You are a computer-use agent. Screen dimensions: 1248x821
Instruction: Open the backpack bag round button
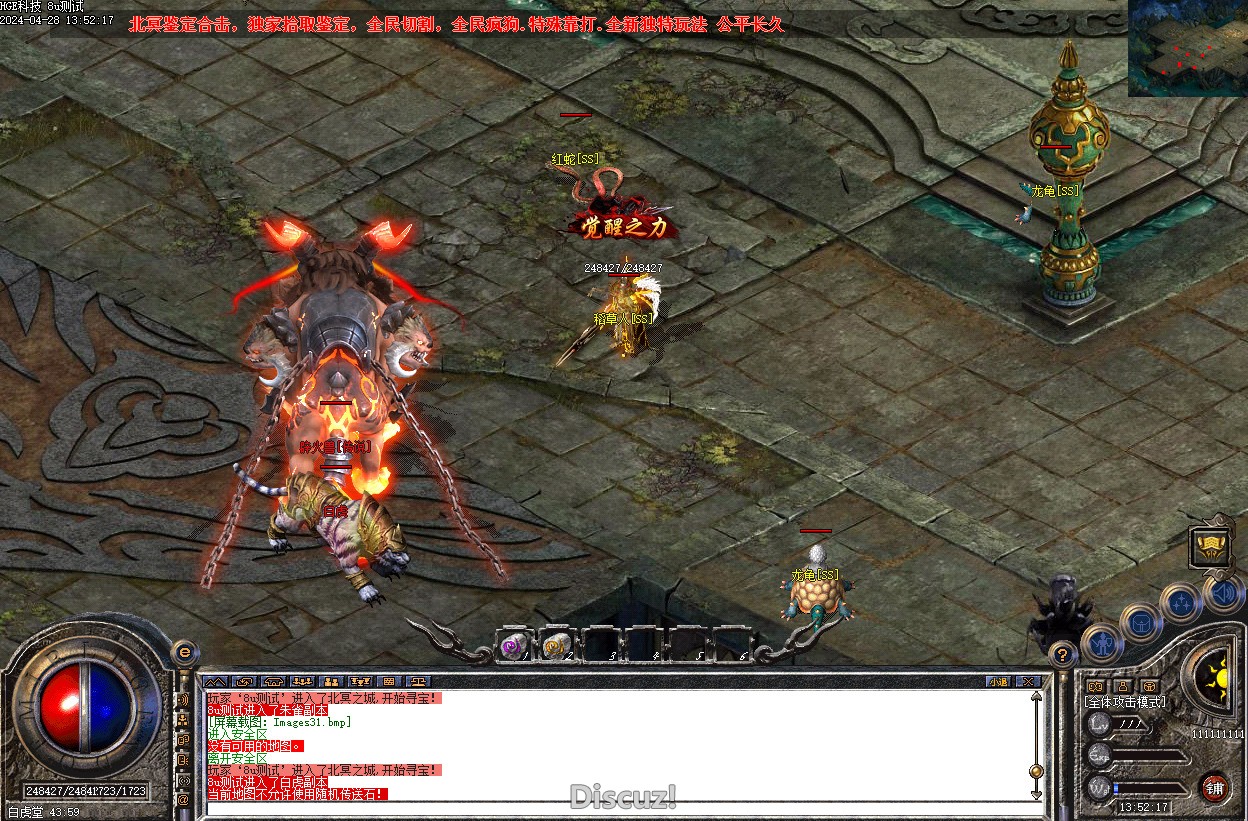tap(1140, 623)
